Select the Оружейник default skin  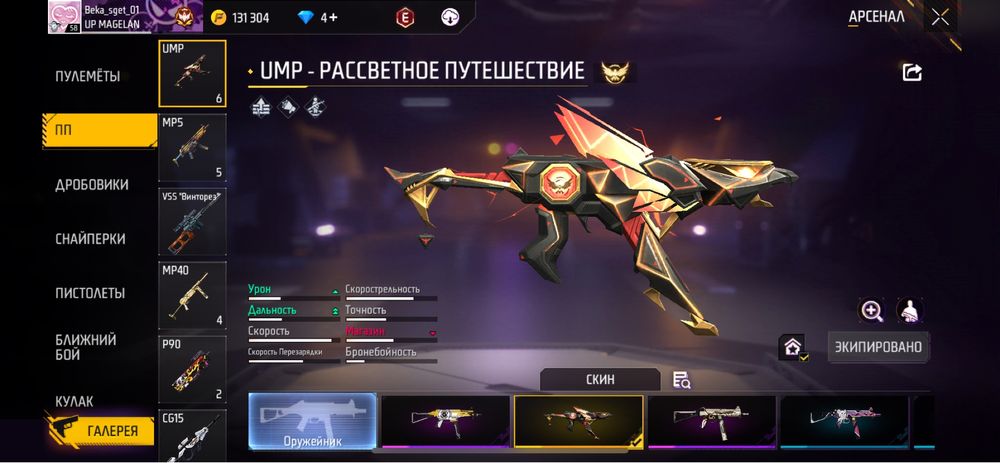pos(312,420)
